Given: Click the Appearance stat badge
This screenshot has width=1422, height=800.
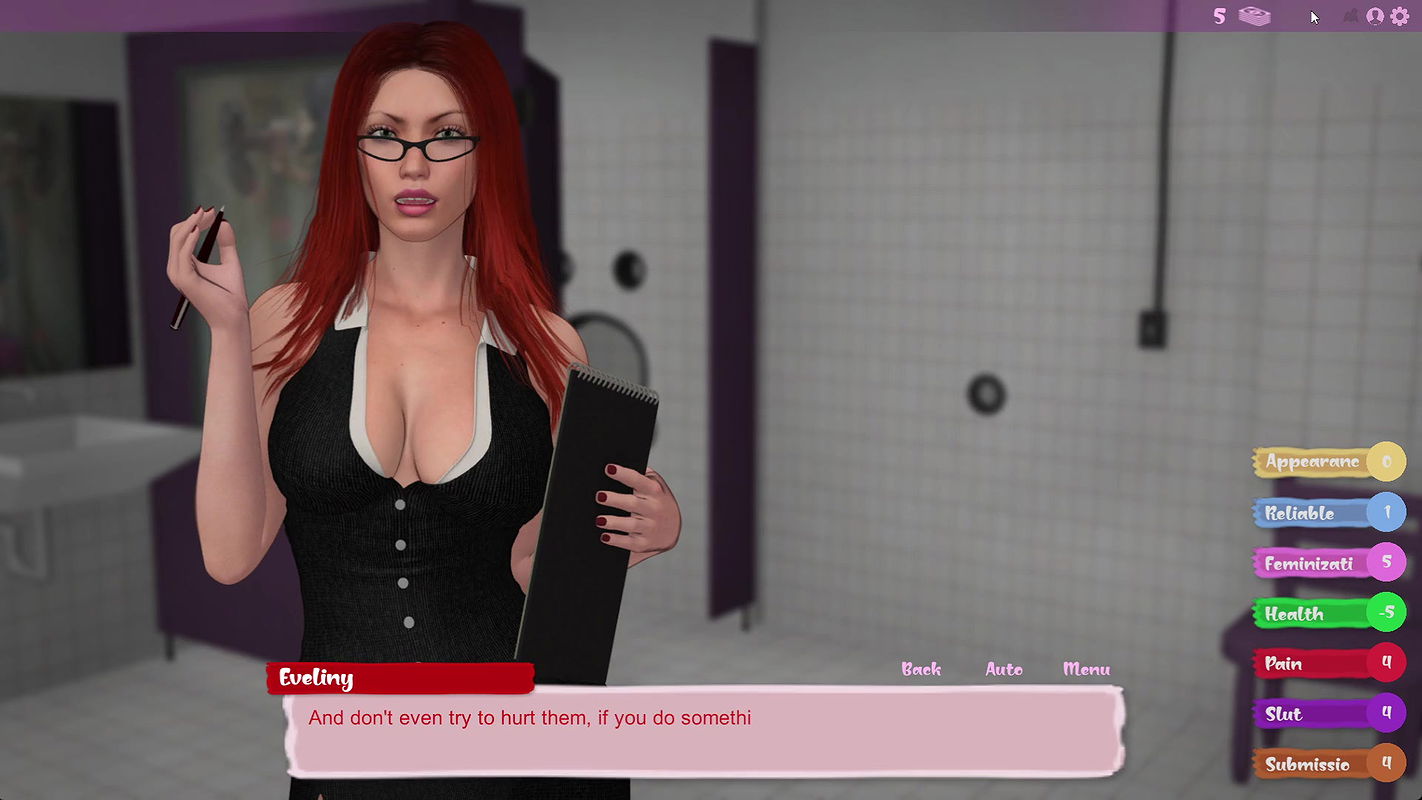Looking at the screenshot, I should tap(1310, 462).
